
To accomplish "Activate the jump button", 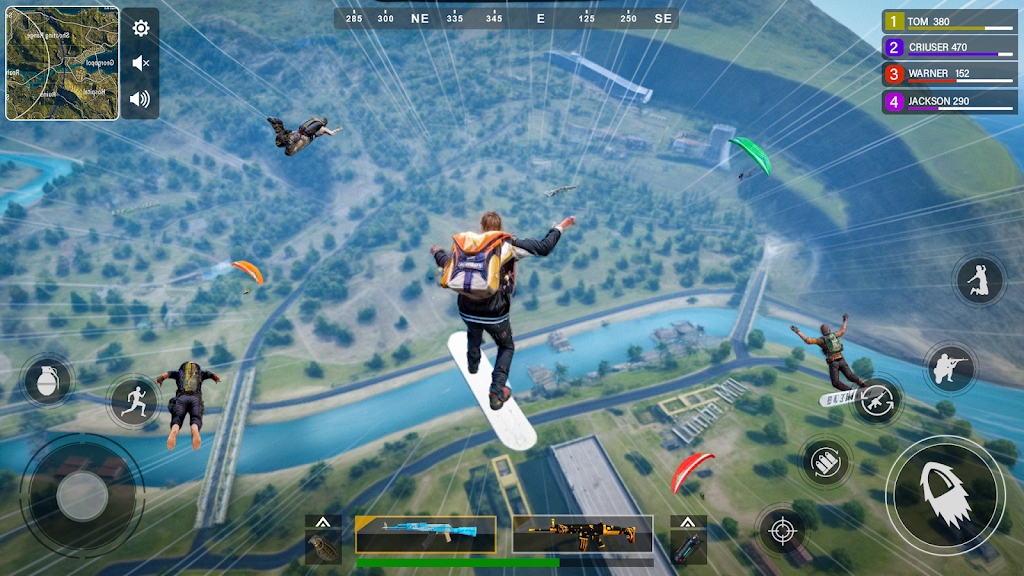I will pos(979,281).
